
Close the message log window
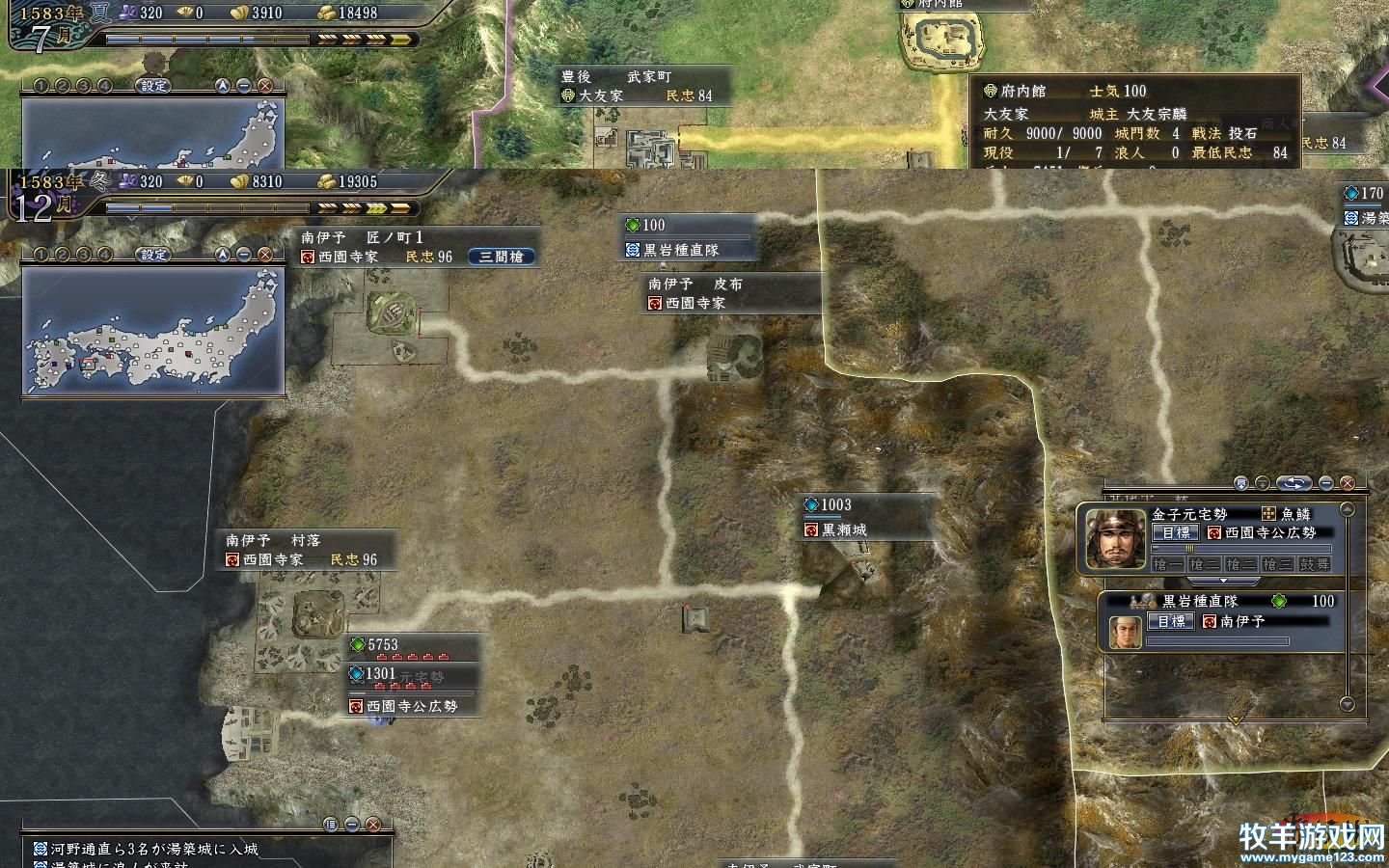point(373,825)
